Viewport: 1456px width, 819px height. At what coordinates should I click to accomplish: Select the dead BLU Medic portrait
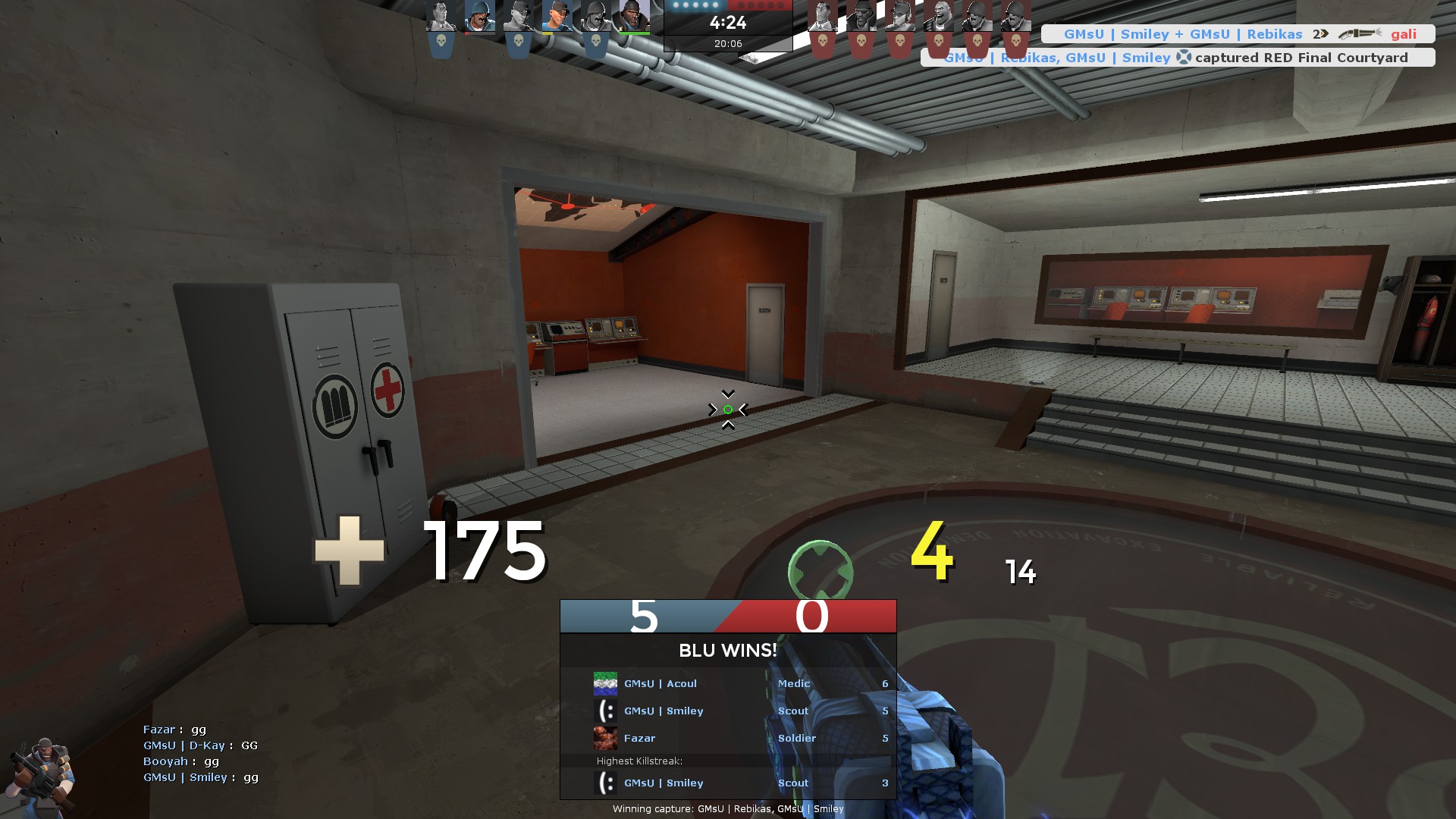[441, 17]
